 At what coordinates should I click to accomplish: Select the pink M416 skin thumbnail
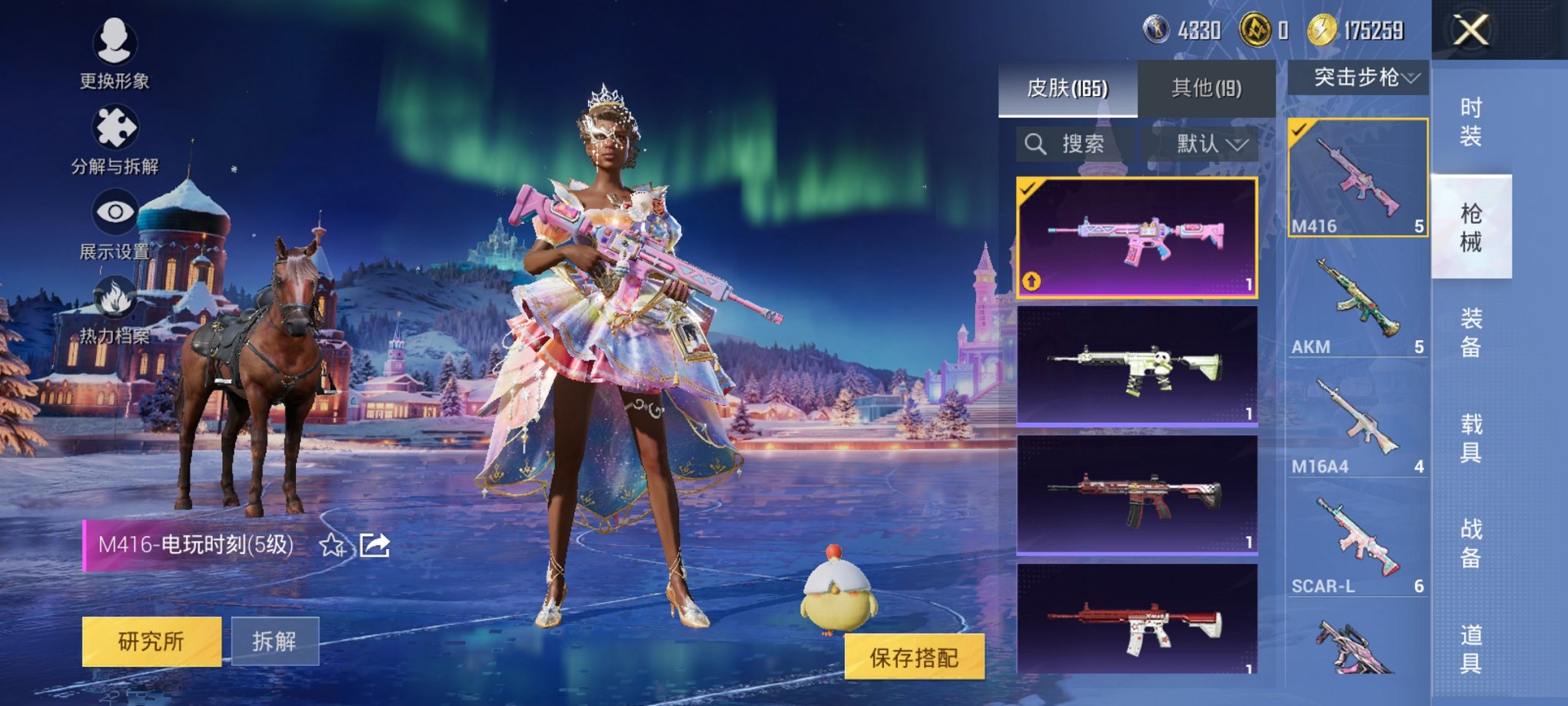(x=1137, y=238)
